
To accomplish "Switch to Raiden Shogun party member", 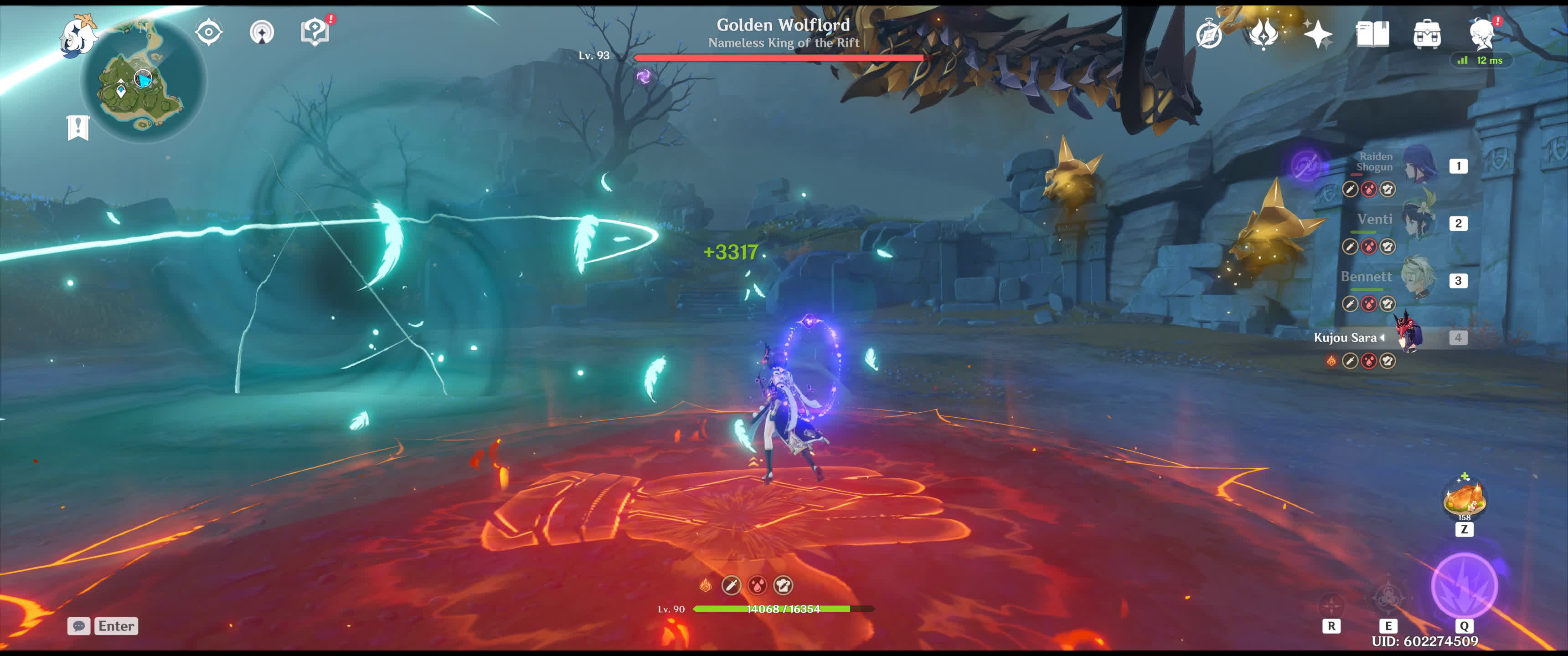I will [x=1419, y=165].
